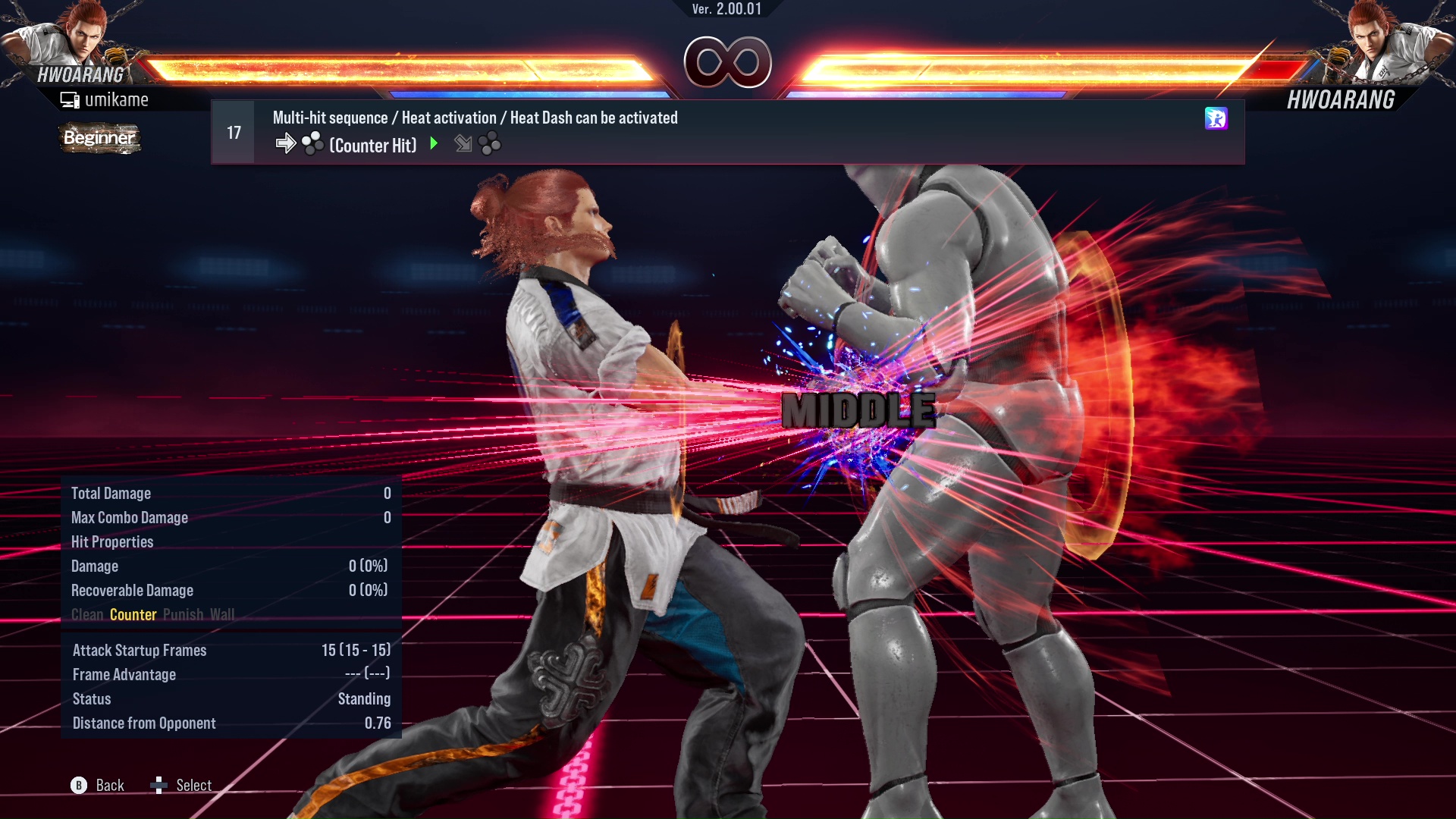Select the highlighted Counter tab
The width and height of the screenshot is (1456, 819).
[133, 615]
